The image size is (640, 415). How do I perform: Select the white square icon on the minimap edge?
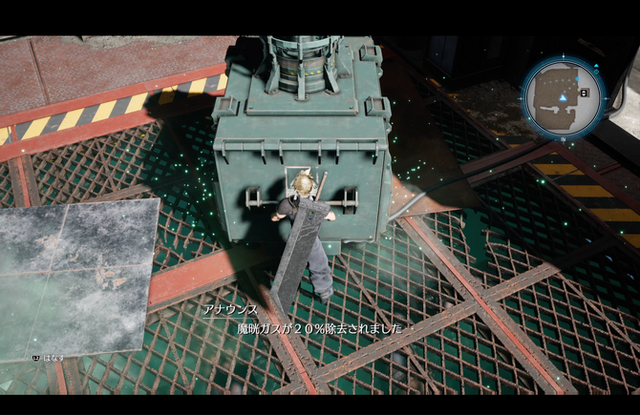(584, 93)
